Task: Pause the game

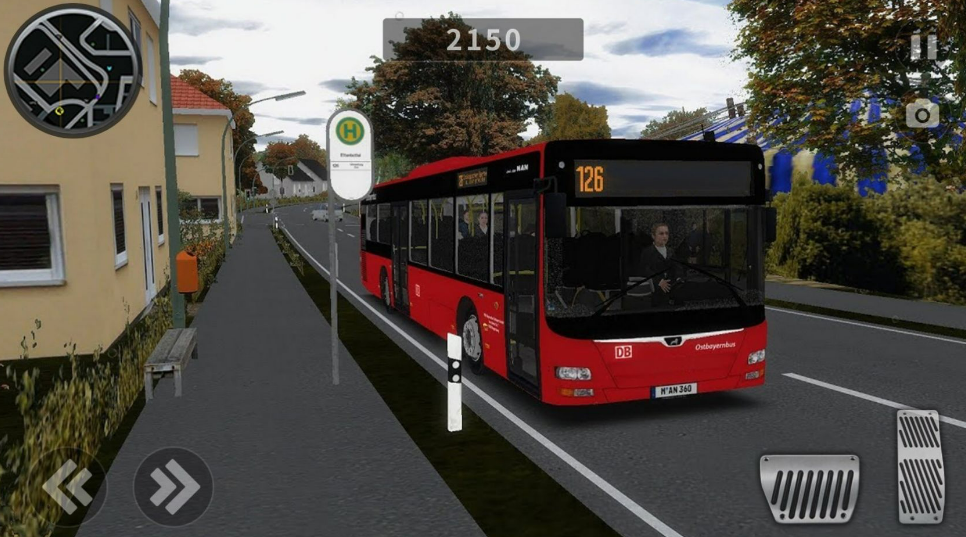Action: coord(923,46)
